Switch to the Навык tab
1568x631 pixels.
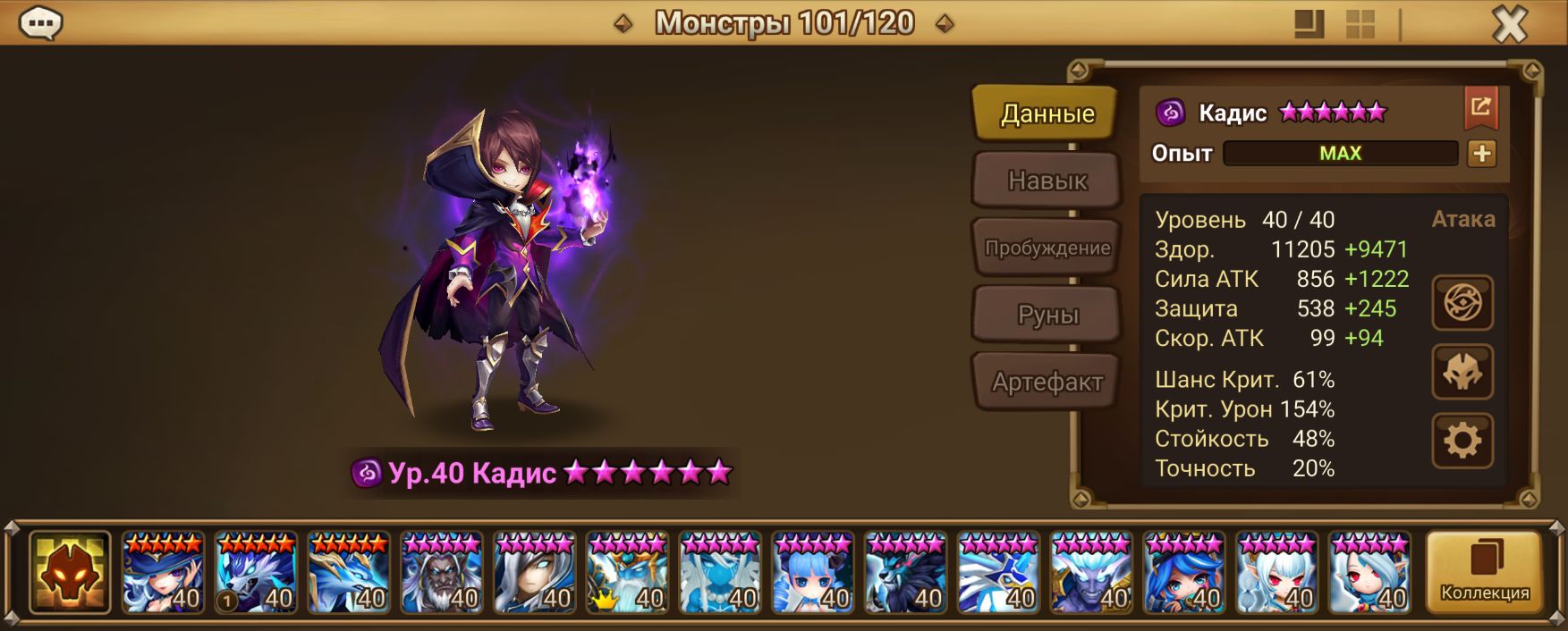click(1047, 181)
